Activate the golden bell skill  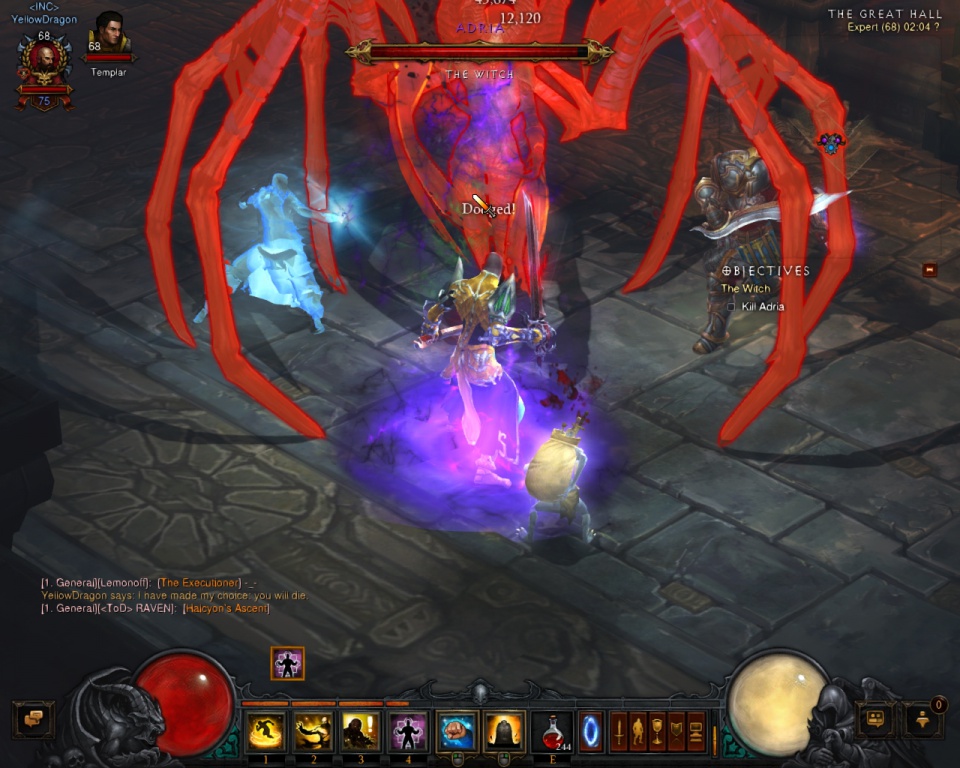pyautogui.click(x=504, y=731)
